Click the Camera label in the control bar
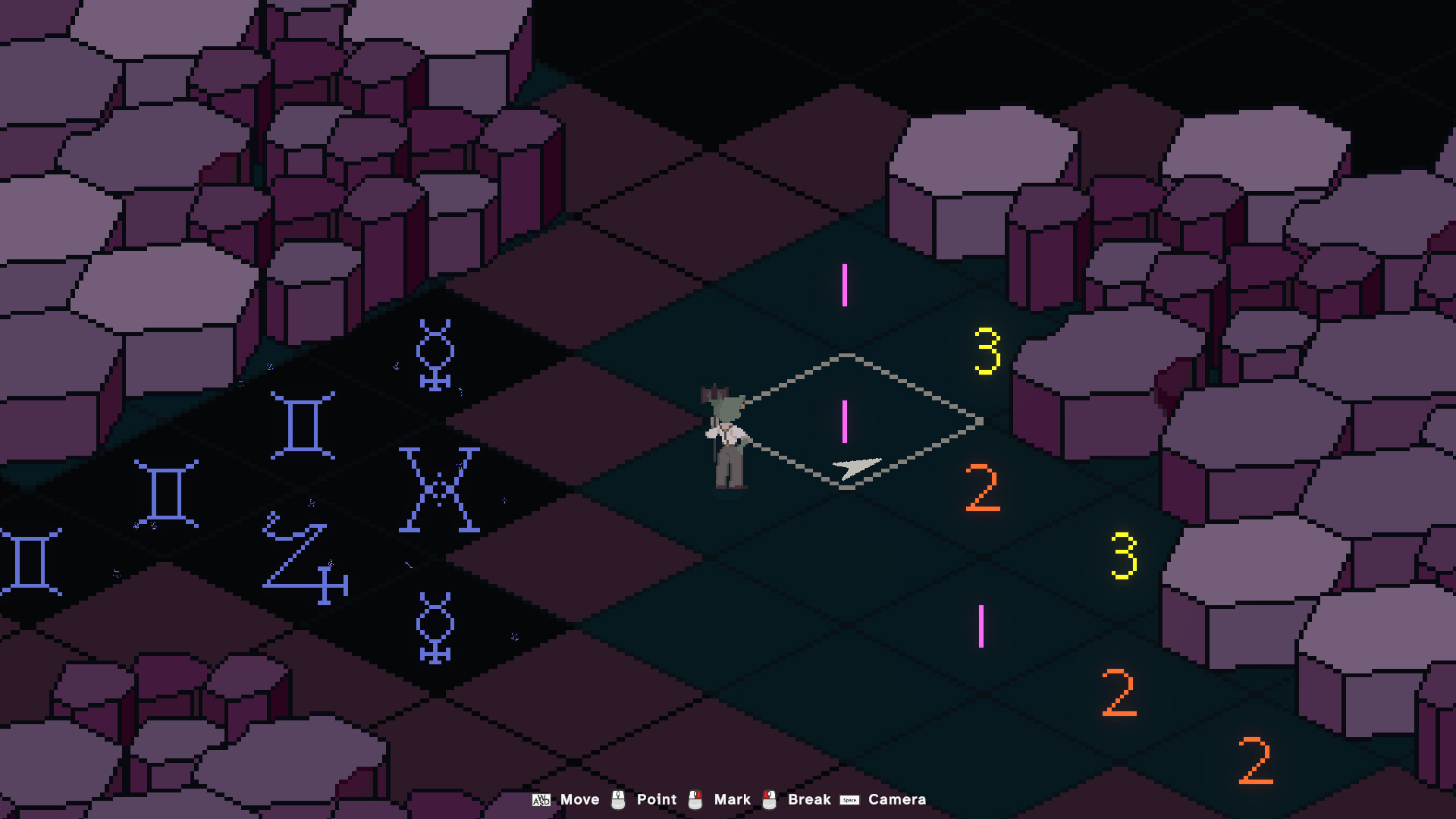 [x=899, y=799]
